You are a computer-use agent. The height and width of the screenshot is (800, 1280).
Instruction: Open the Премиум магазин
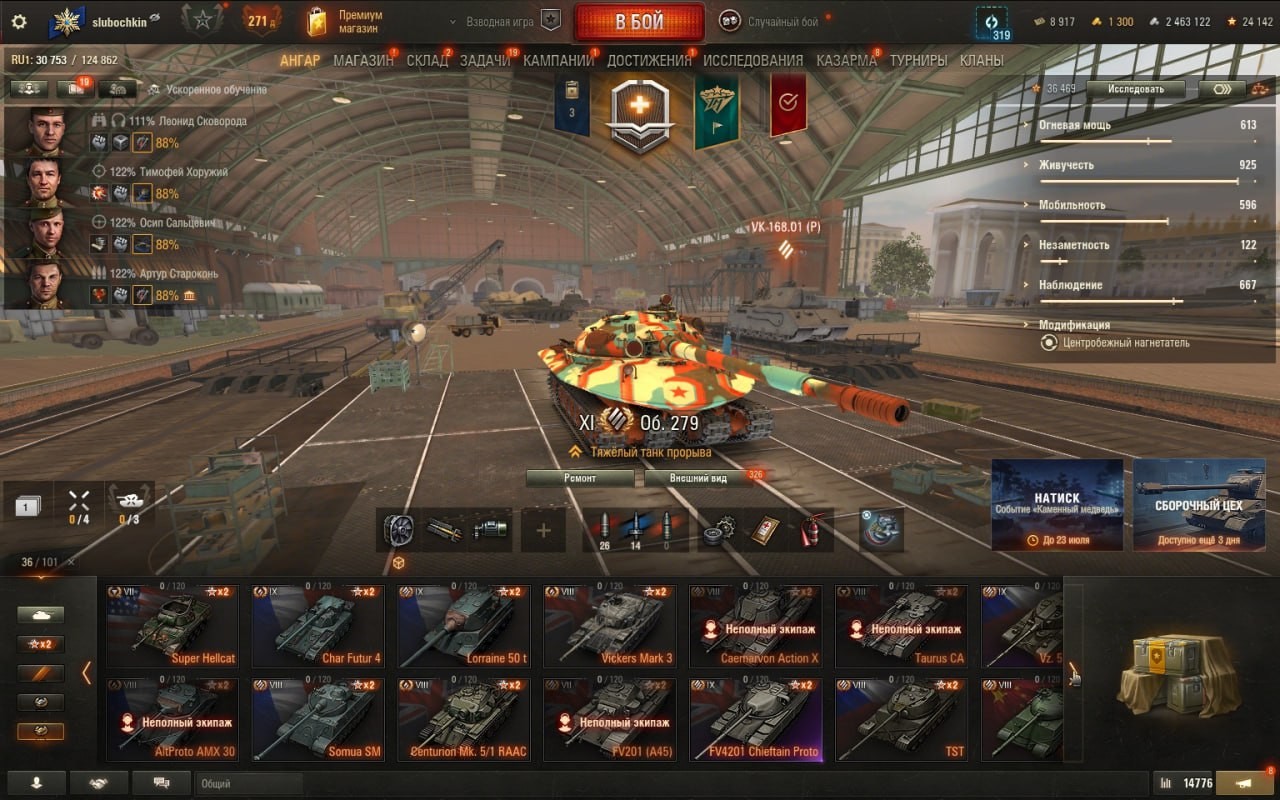tap(346, 22)
